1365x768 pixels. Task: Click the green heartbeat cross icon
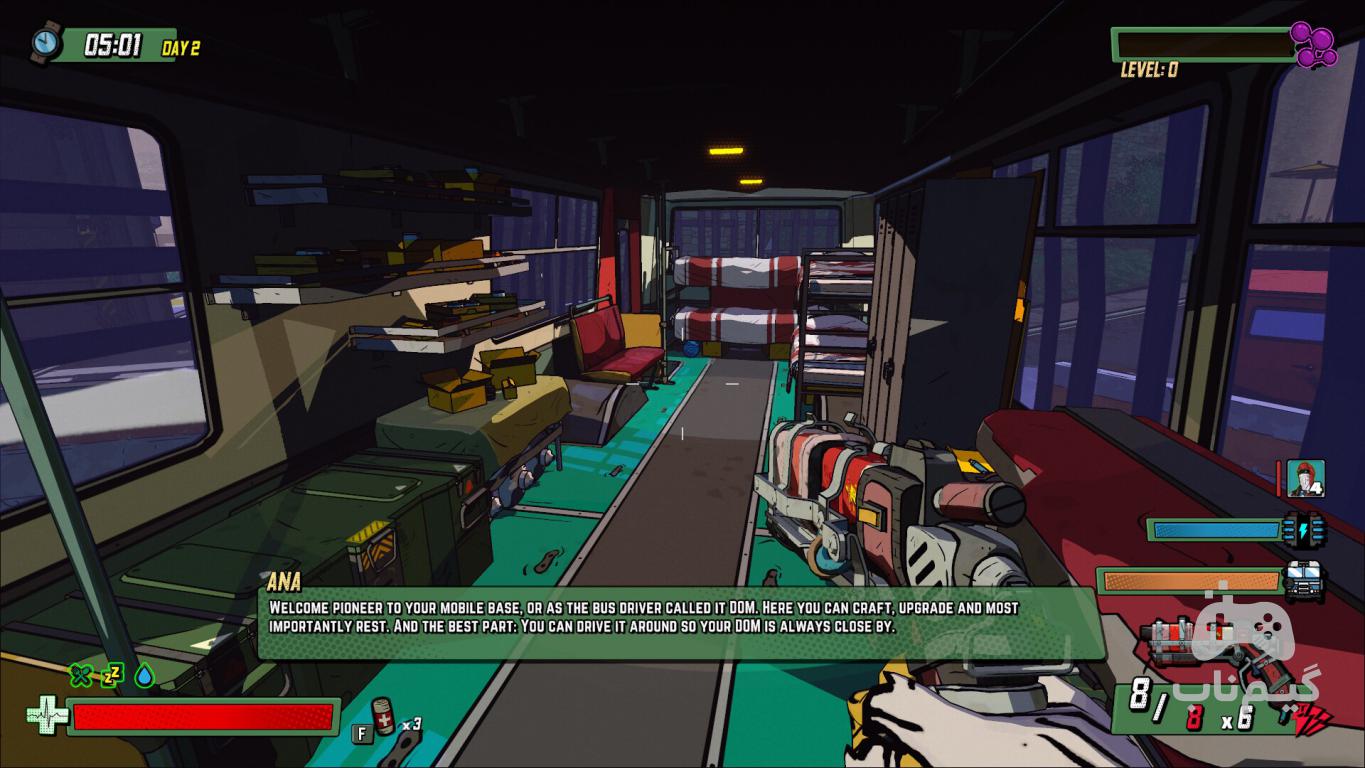click(x=46, y=716)
